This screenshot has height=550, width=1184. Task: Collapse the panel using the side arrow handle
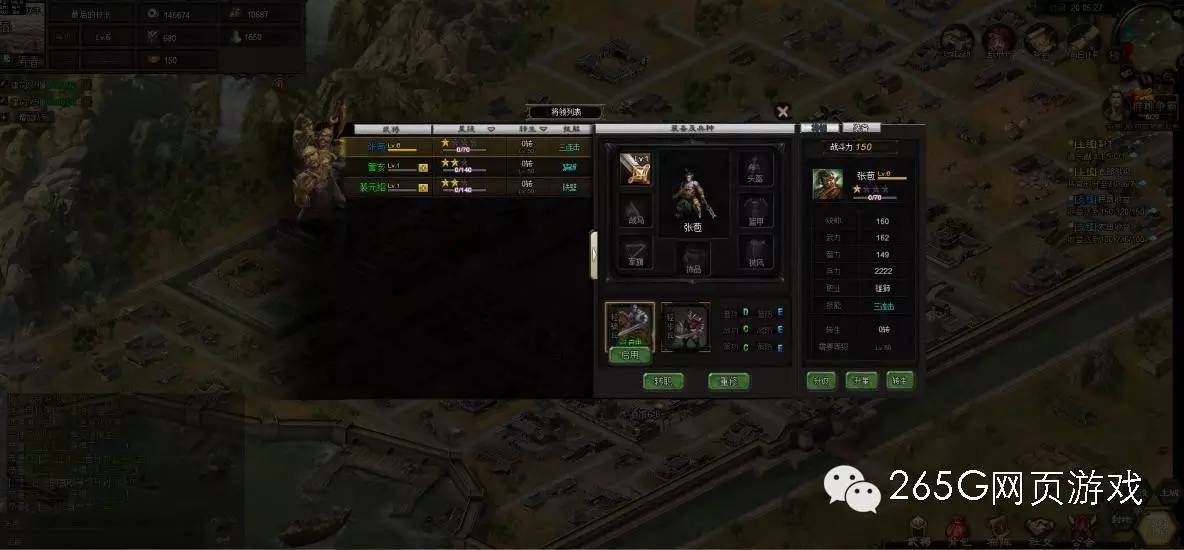point(594,254)
